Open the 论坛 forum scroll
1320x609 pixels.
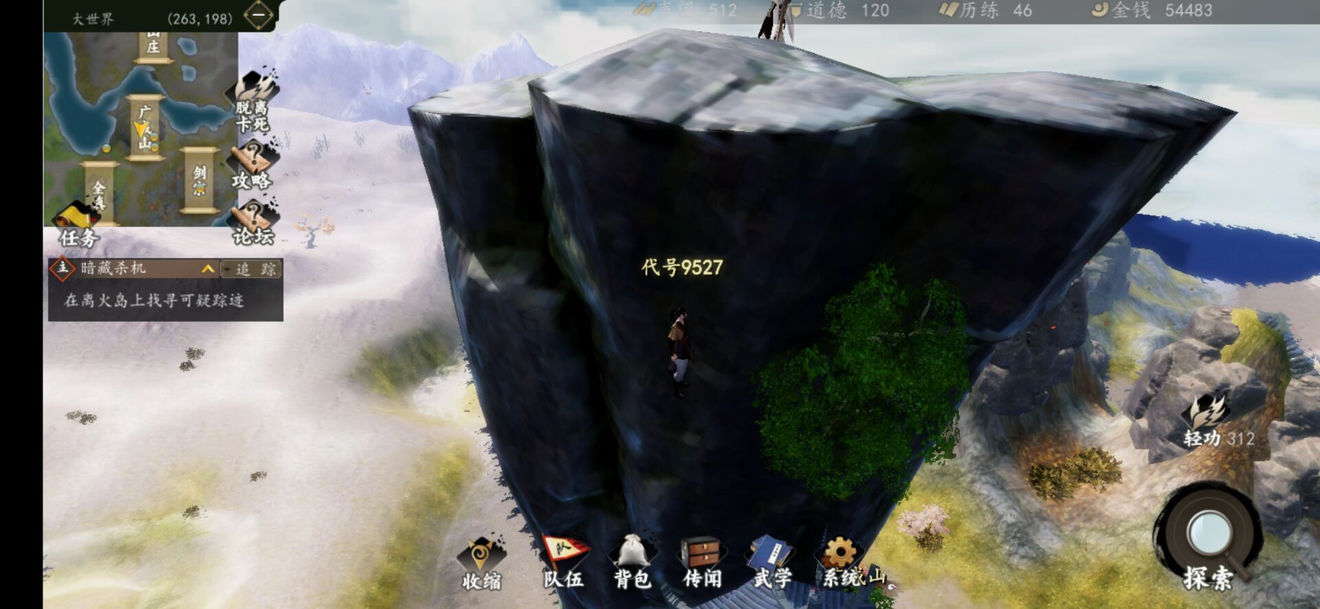(253, 222)
